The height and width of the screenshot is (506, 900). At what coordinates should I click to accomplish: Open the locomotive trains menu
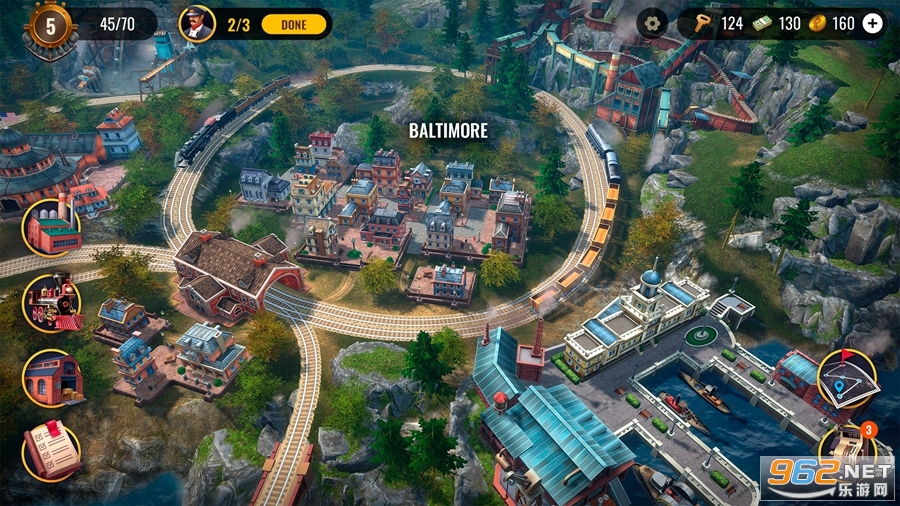pos(52,302)
